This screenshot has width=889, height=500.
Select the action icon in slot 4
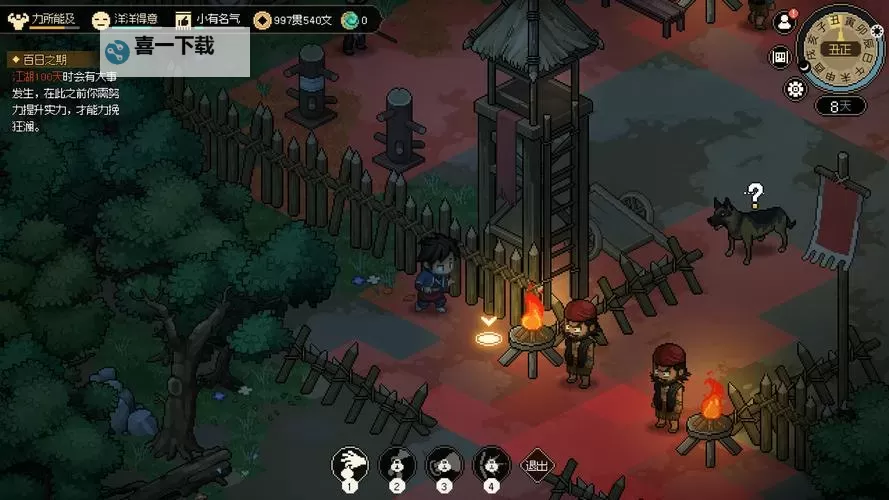coord(490,463)
